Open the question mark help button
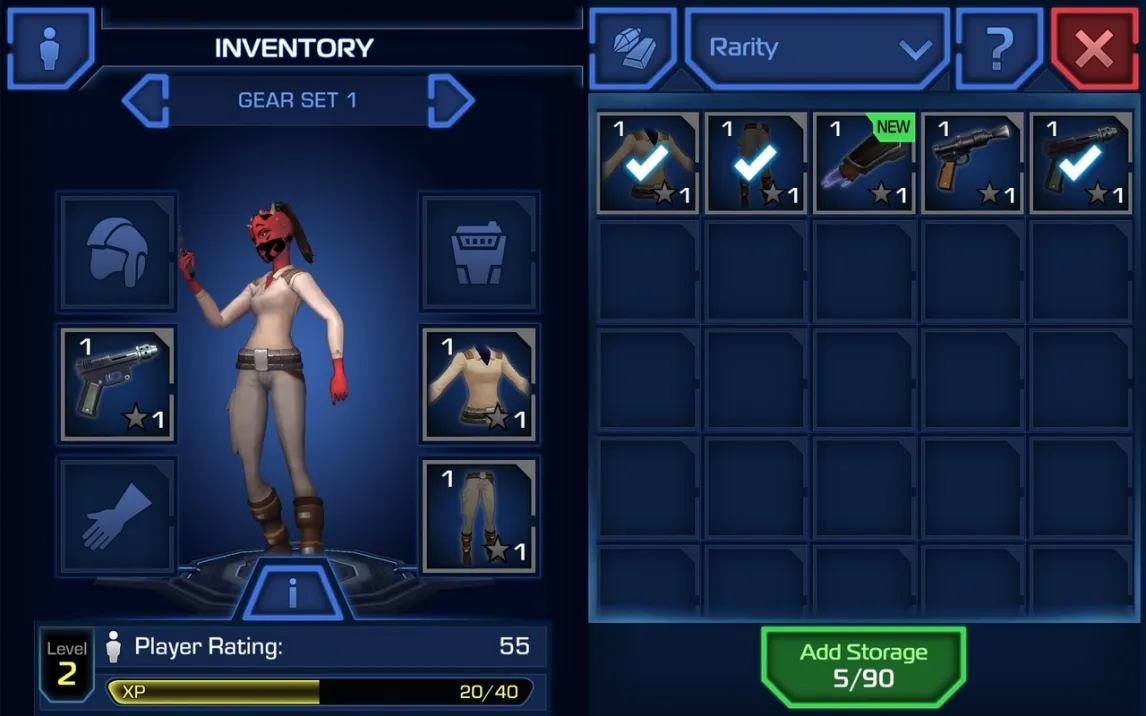Viewport: 1146px width, 716px height. pos(999,48)
